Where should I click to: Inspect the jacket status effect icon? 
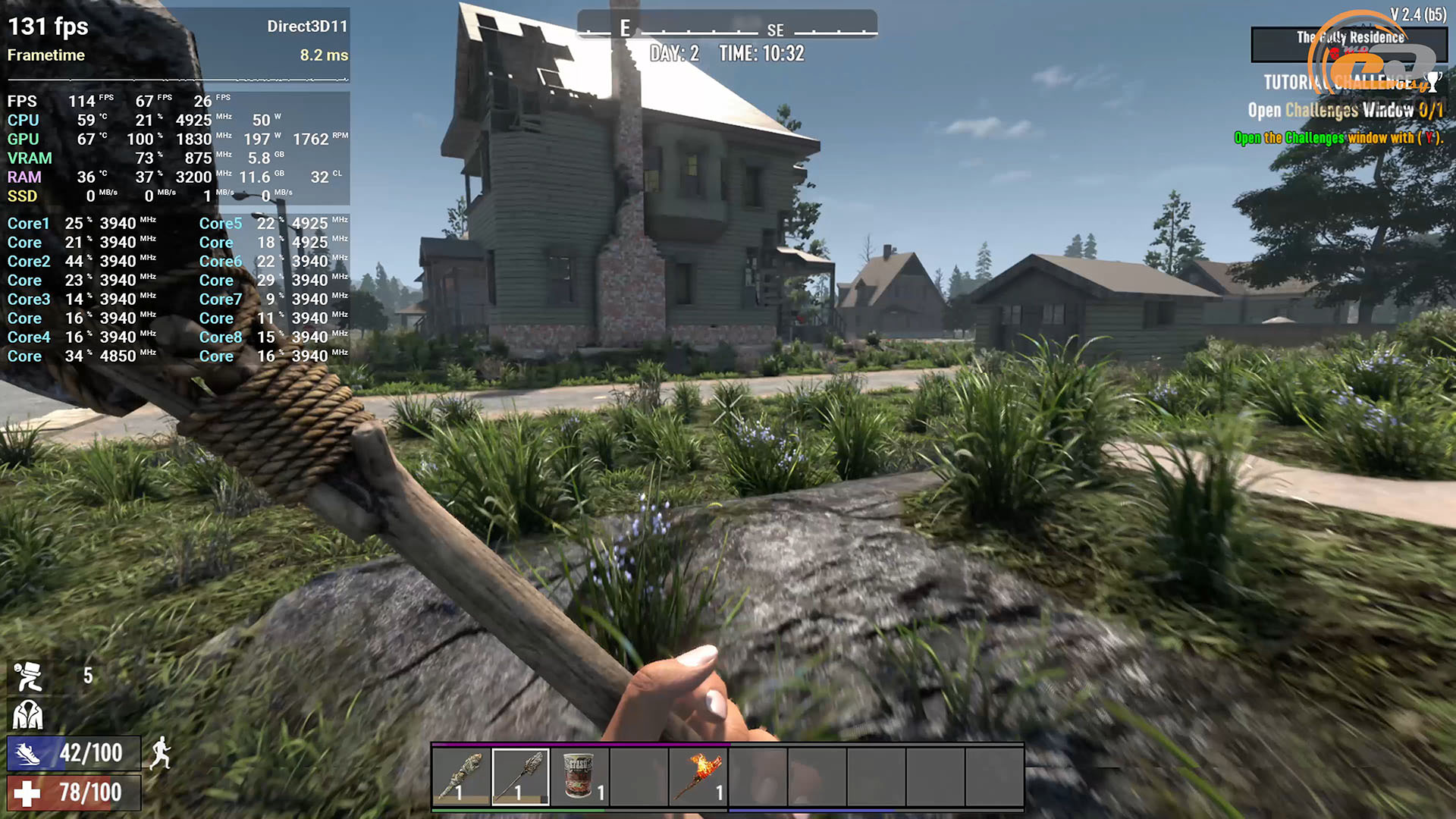(x=28, y=715)
